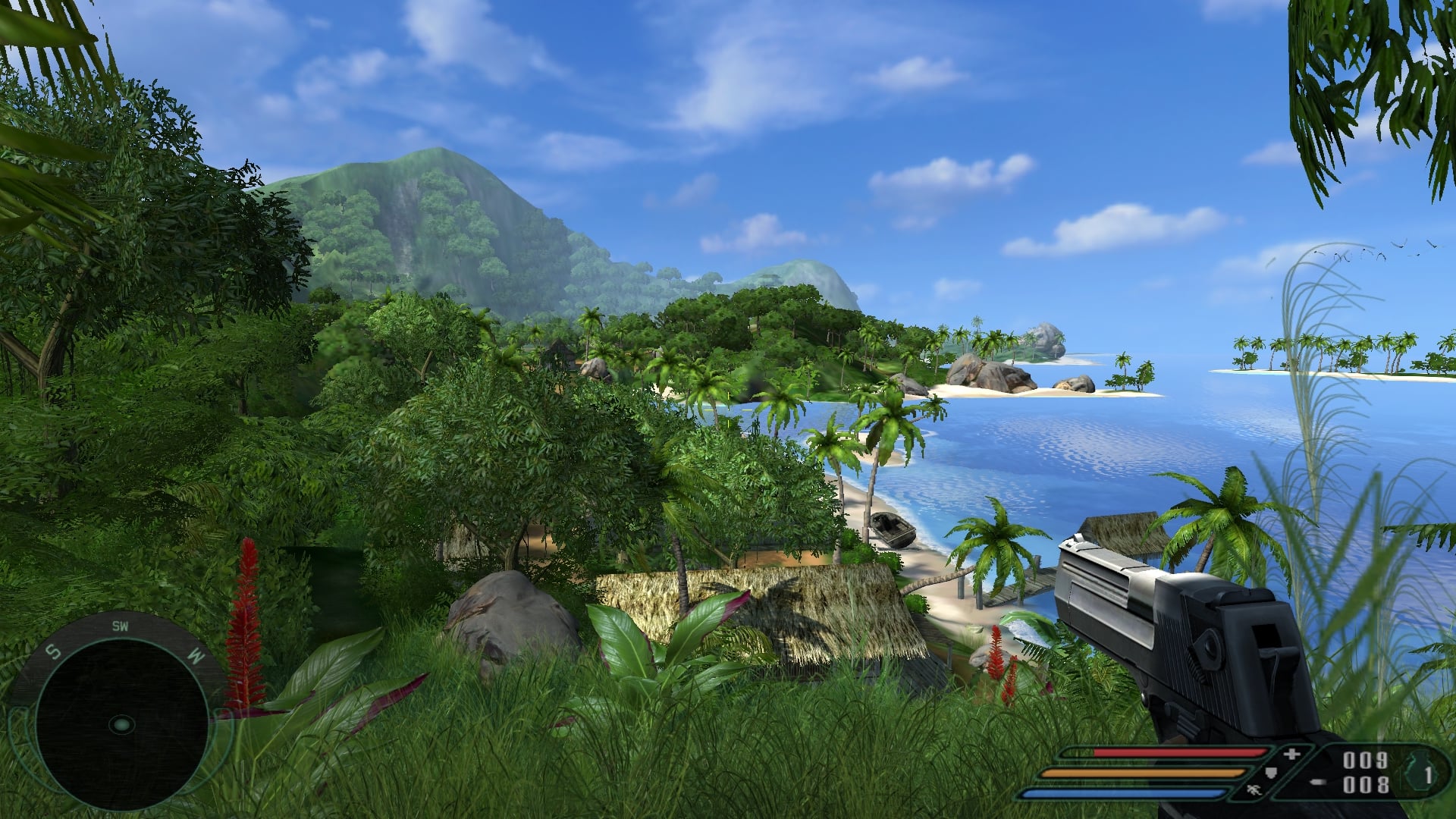1456x819 pixels.
Task: Select the armor shield icon in the HUD
Action: tap(1270, 773)
